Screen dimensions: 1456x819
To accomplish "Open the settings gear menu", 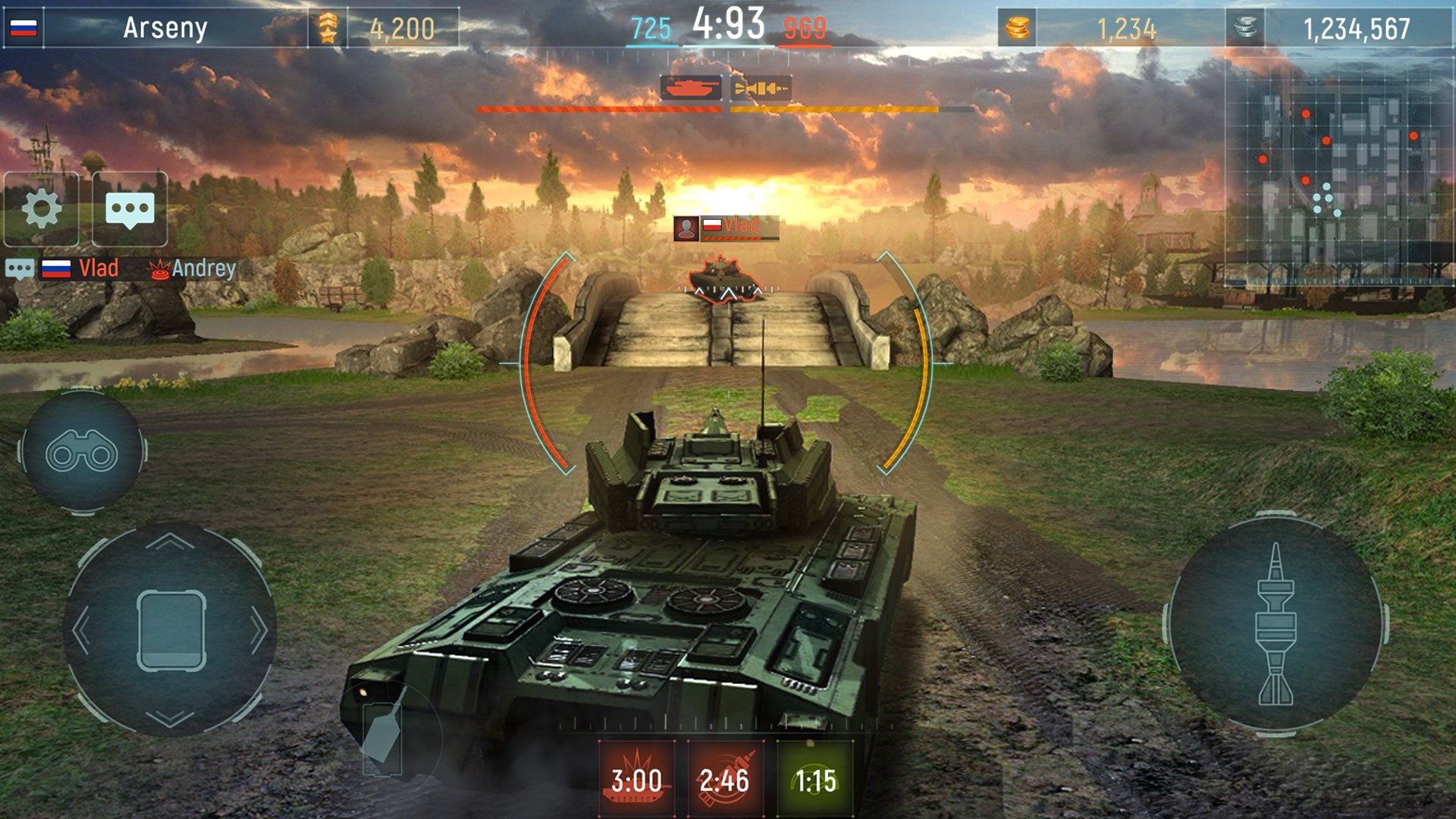I will tap(43, 210).
